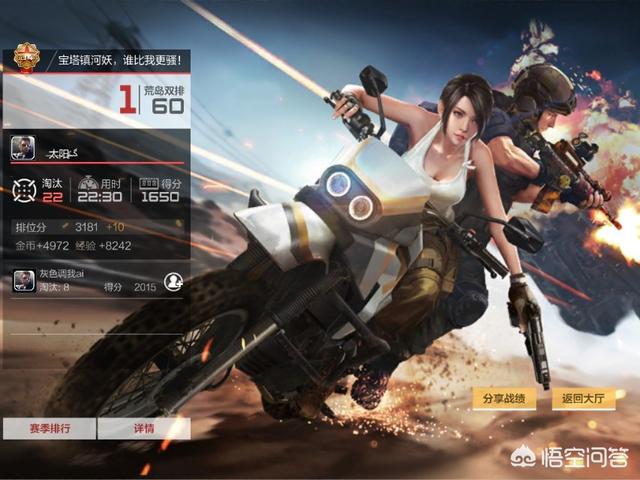Share the match result (分享战绩)
640x480 pixels.
click(503, 399)
